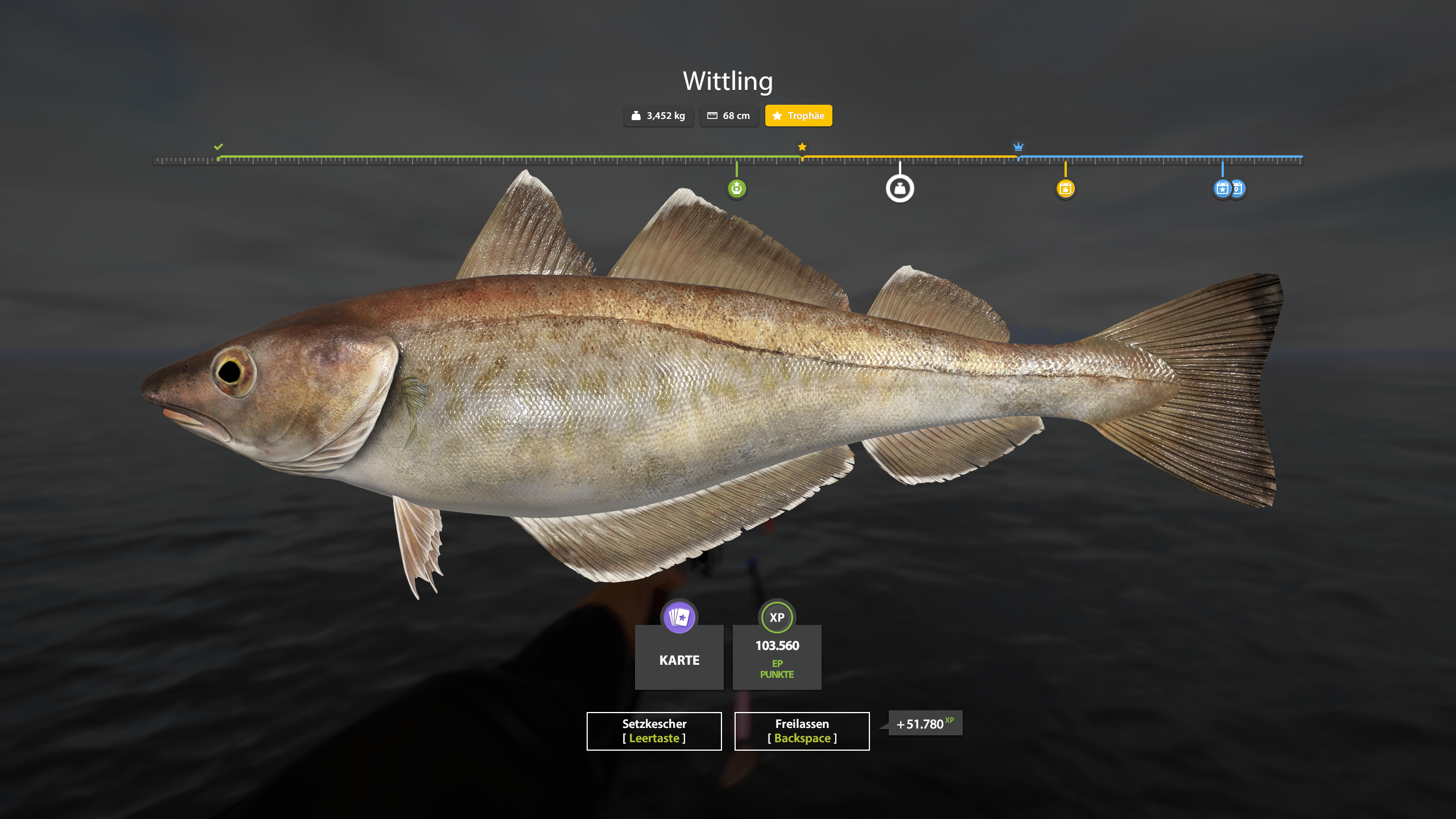The width and height of the screenshot is (1456, 819).
Task: Click the gold star trophy threshold marker
Action: point(802,147)
